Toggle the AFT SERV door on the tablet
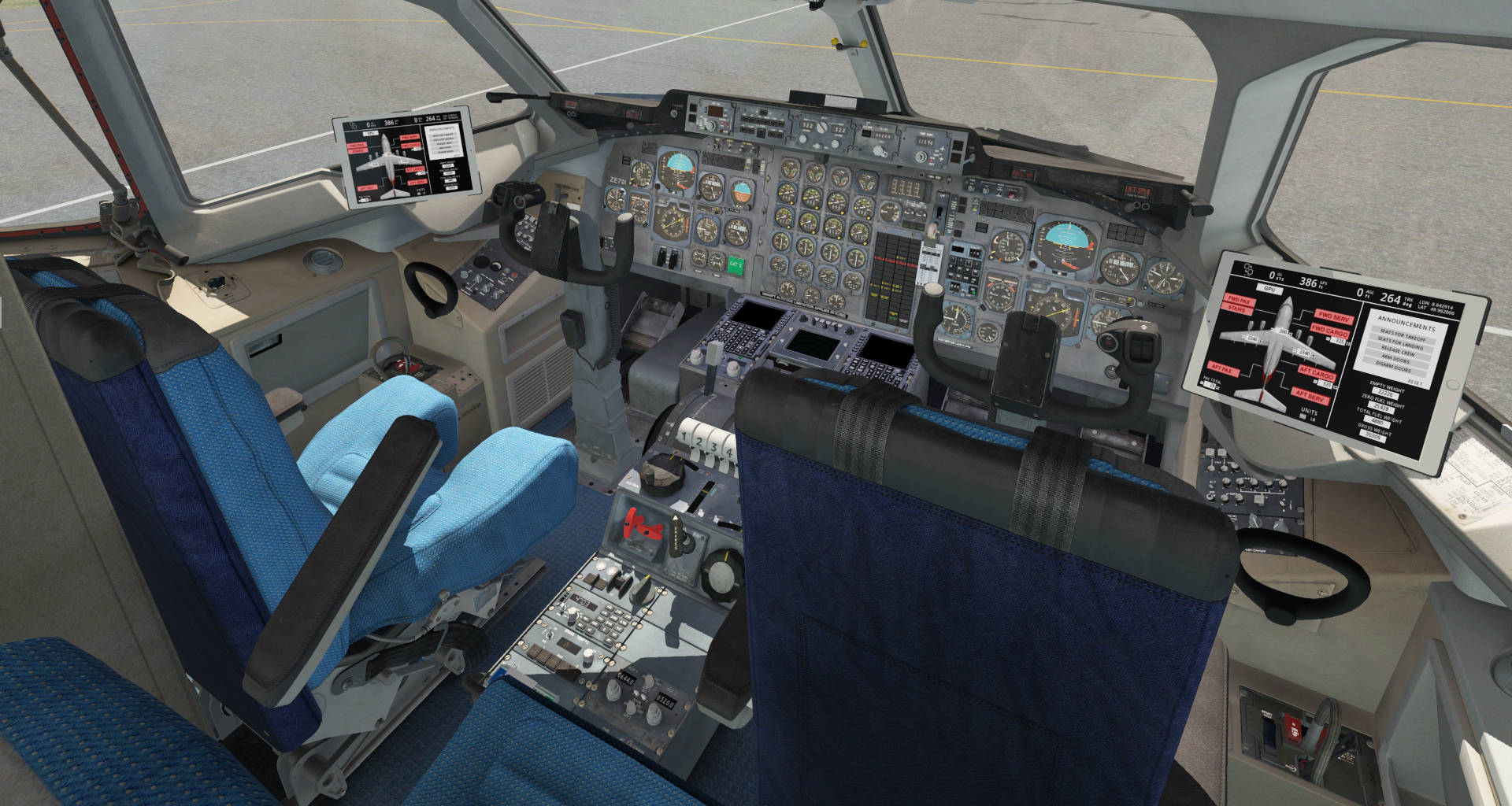 click(1310, 395)
